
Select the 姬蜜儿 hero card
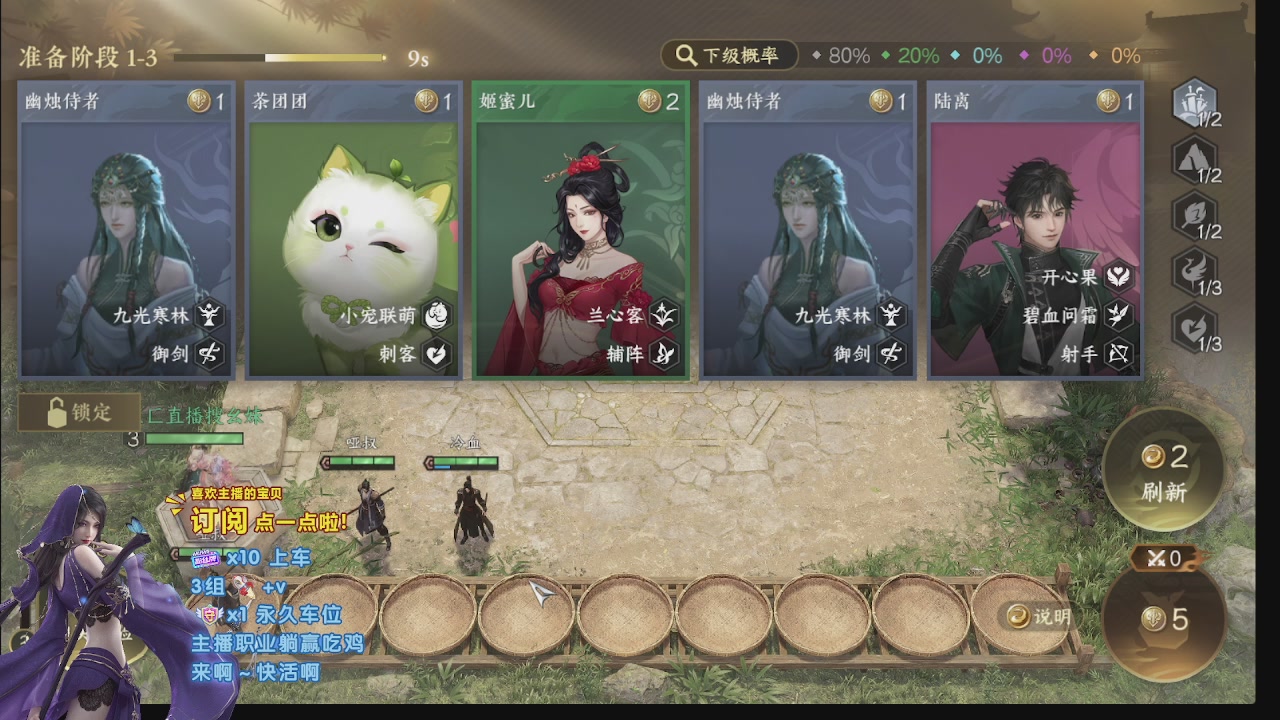click(580, 230)
